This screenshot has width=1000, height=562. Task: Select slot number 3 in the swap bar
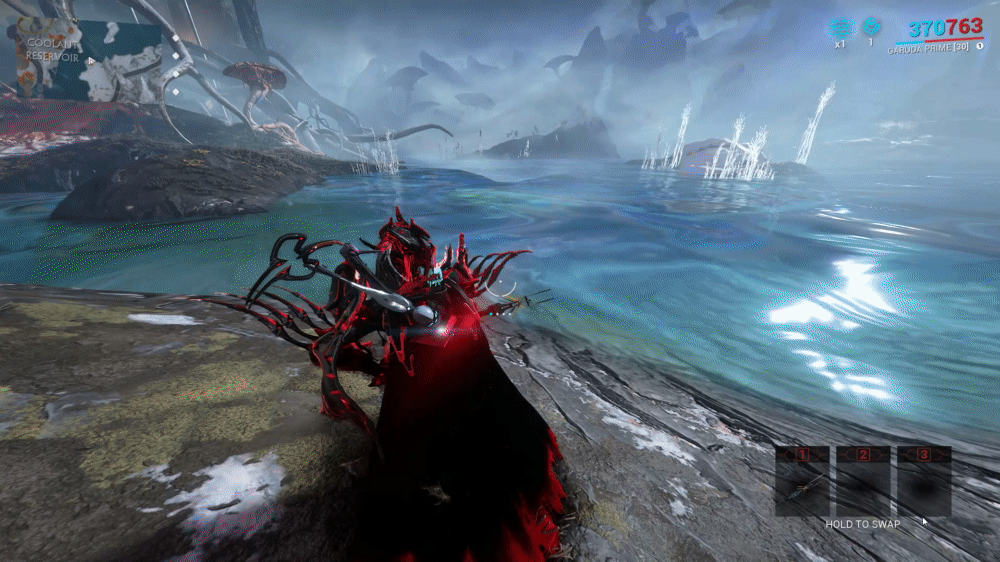click(924, 482)
